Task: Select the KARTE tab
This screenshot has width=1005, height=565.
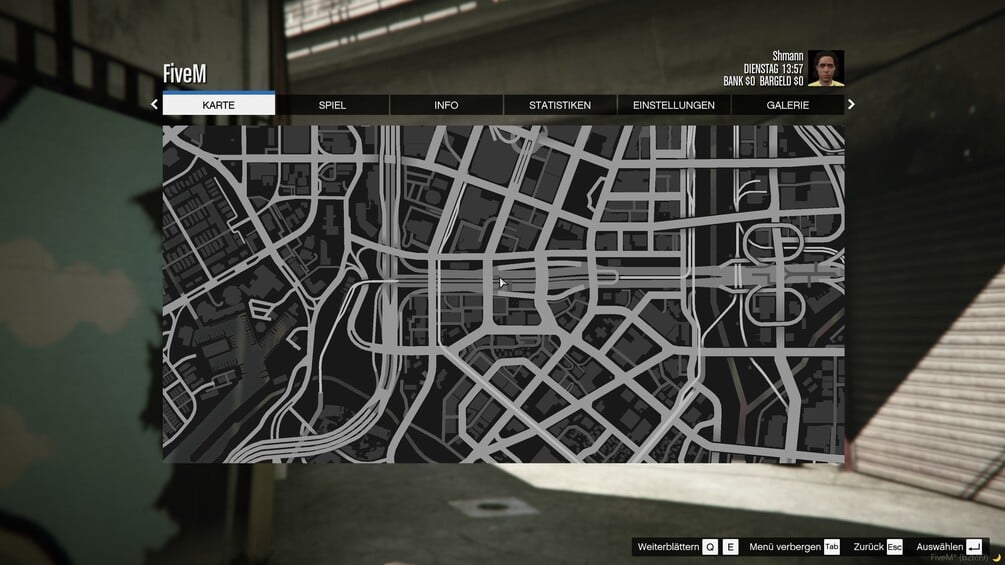Action: [x=219, y=105]
